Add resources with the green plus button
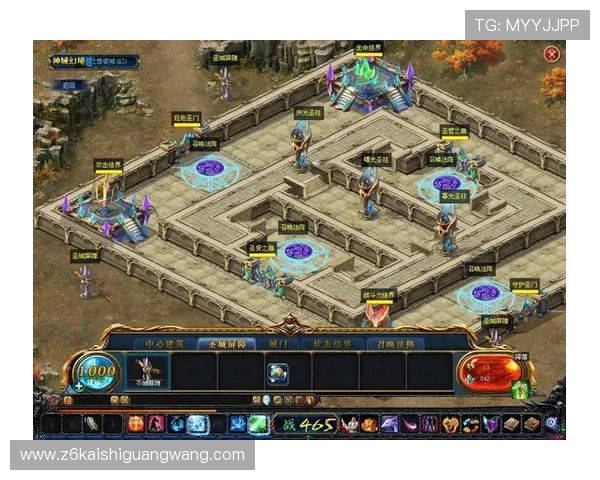Screen dimensions: 600x480 pyautogui.click(x=79, y=385)
